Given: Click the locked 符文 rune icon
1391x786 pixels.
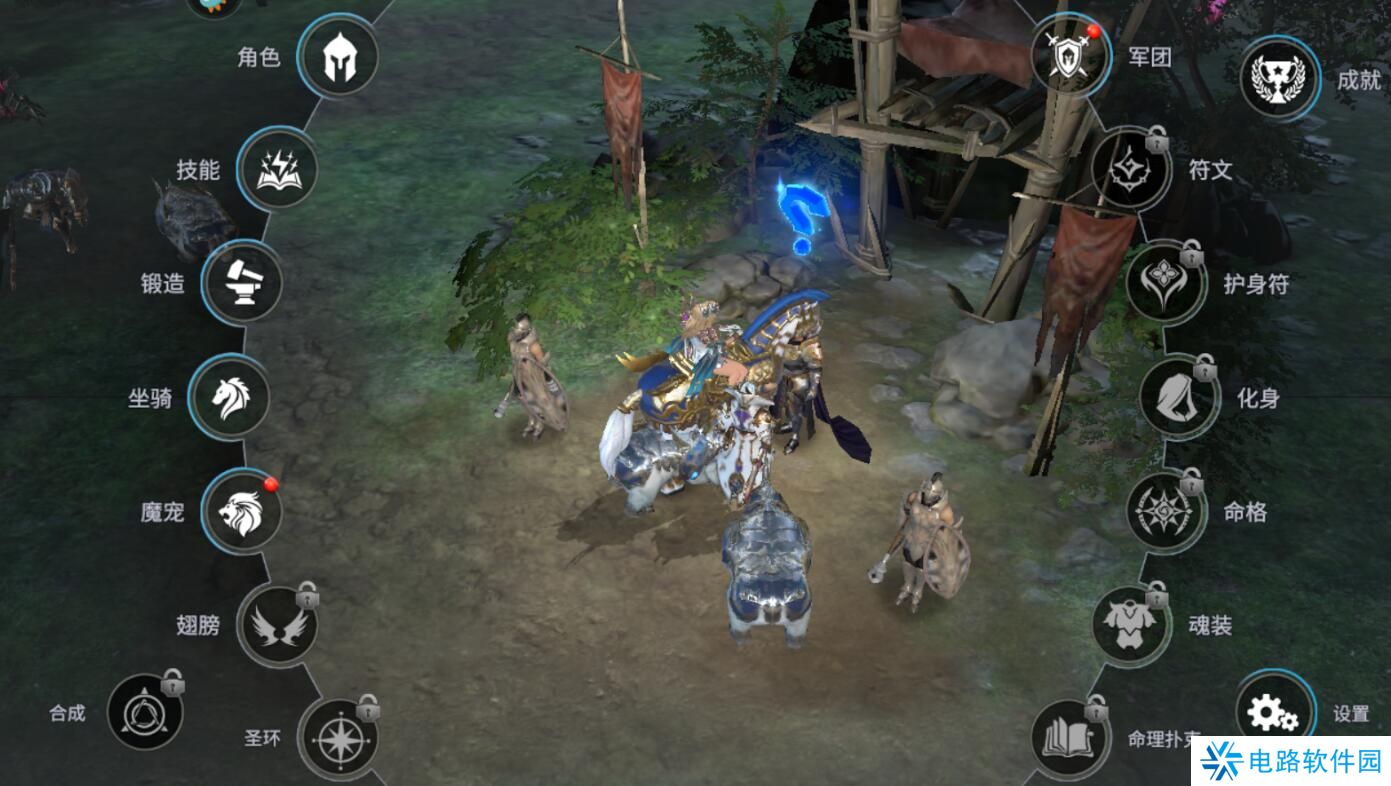Looking at the screenshot, I should coord(1130,169).
